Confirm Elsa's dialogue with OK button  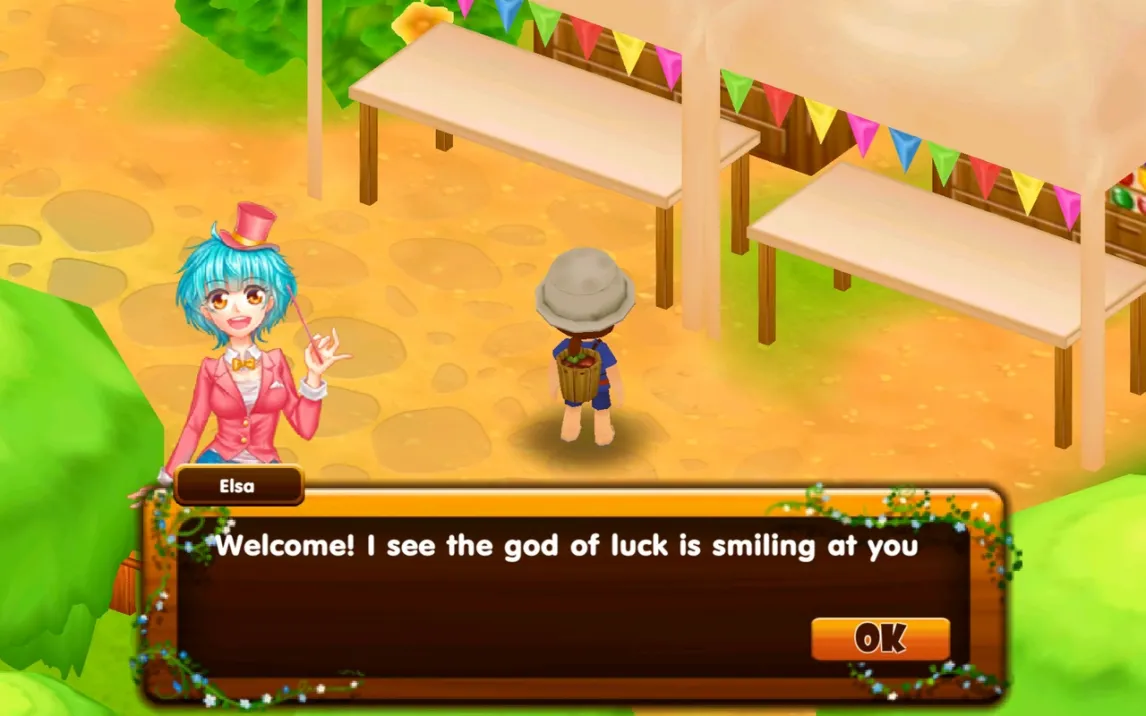(880, 638)
